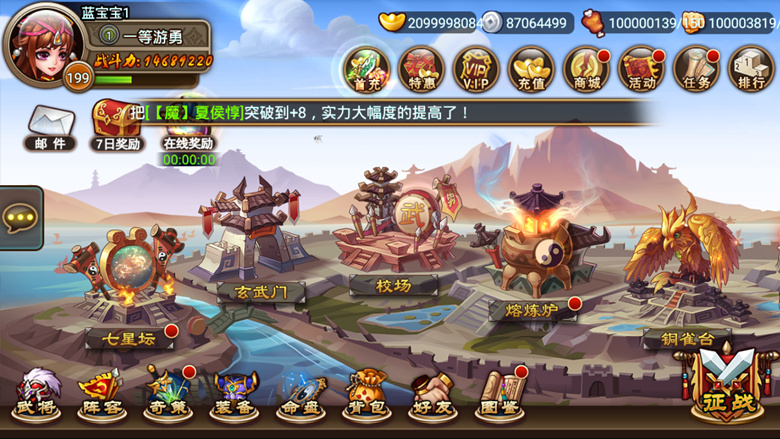
Task: Open the 商城 shop
Action: pyautogui.click(x=586, y=68)
